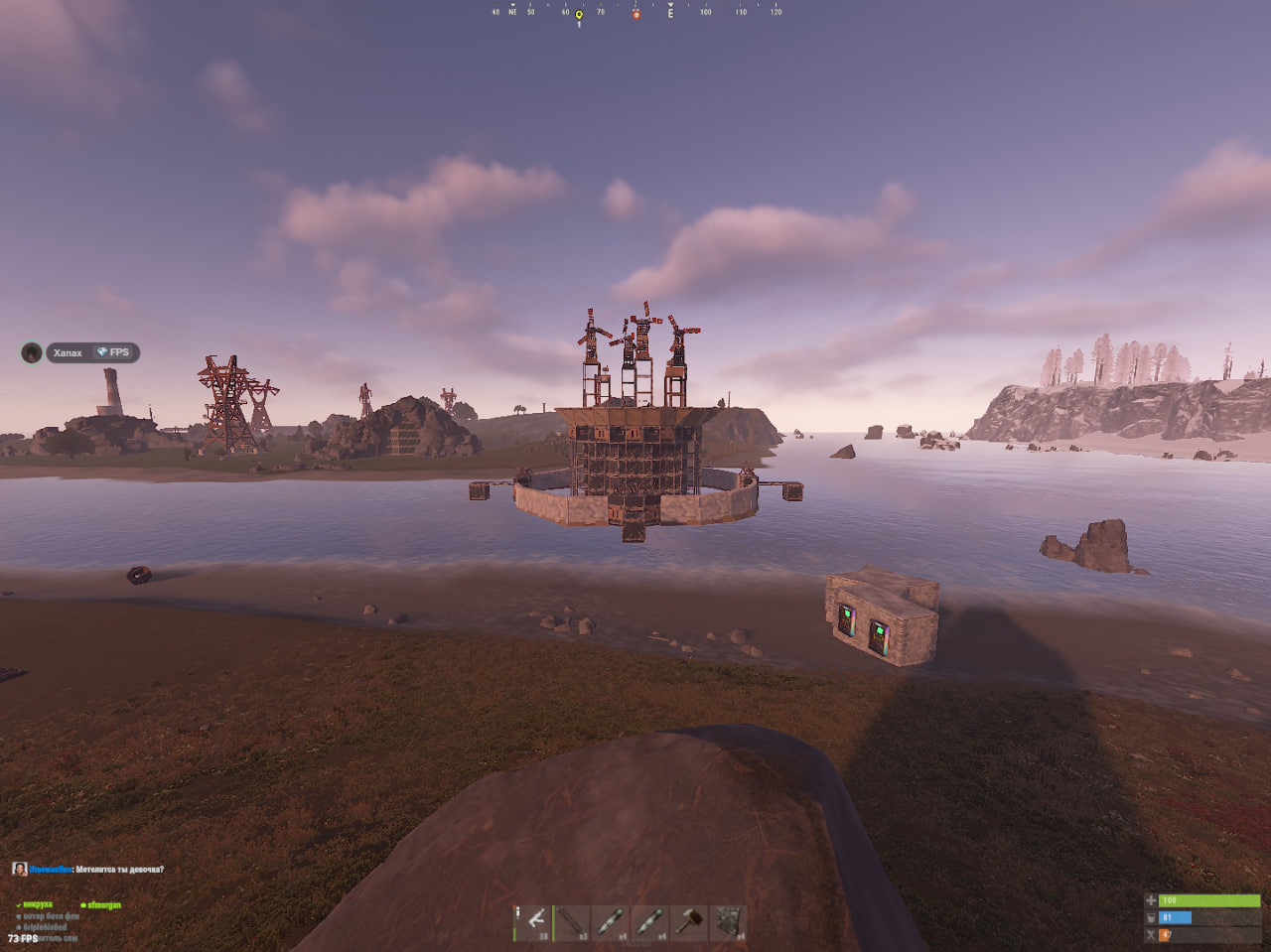Select the assault rifle hotbar slot
This screenshot has width=1271, height=952.
coord(536,921)
